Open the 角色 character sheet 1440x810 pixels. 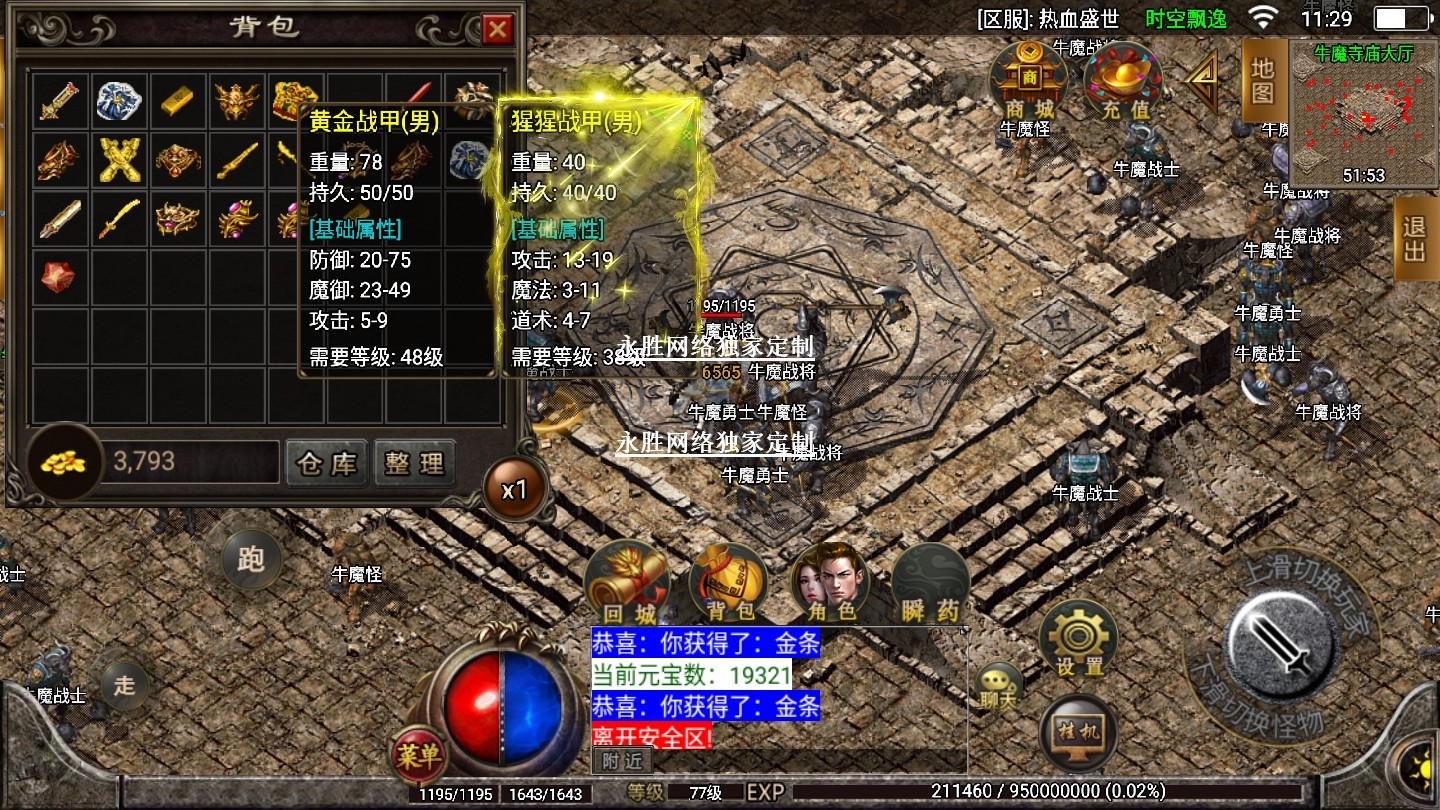pos(829,583)
